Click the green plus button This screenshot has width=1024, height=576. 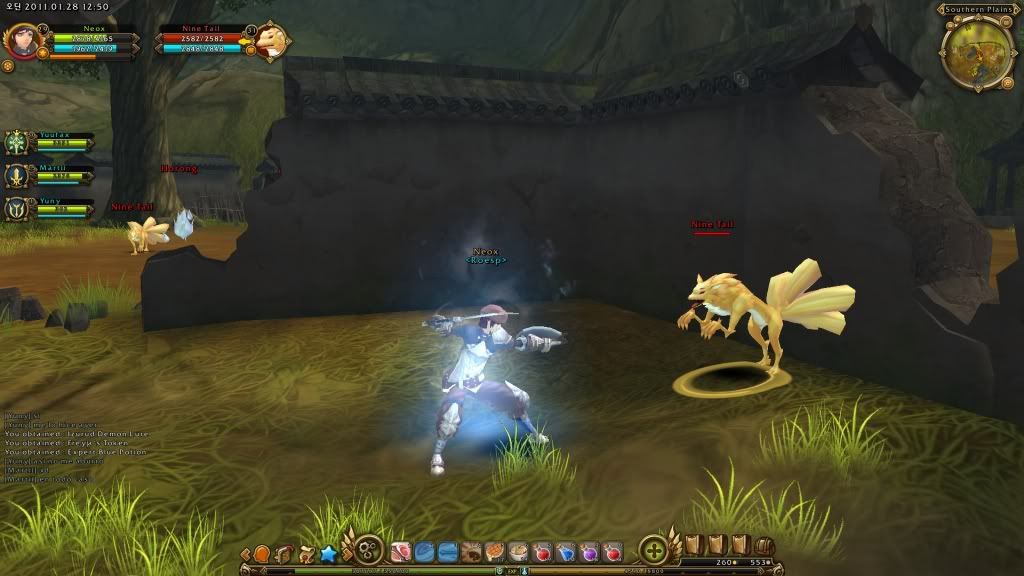pos(653,550)
